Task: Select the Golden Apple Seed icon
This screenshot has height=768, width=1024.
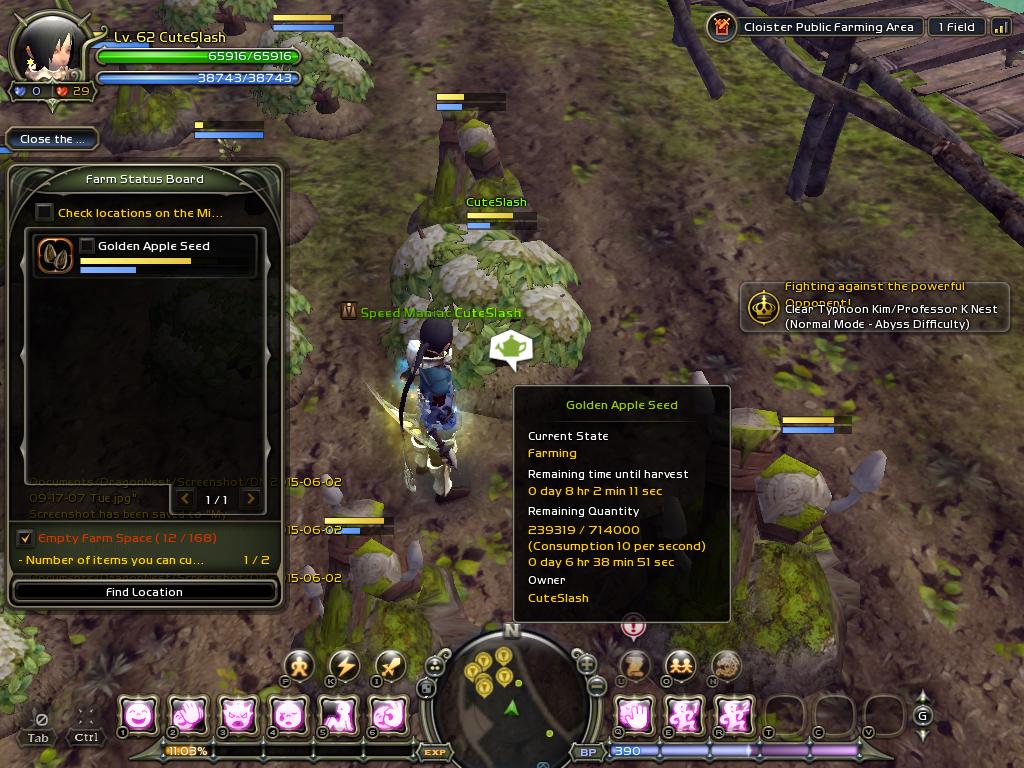Action: click(55, 256)
